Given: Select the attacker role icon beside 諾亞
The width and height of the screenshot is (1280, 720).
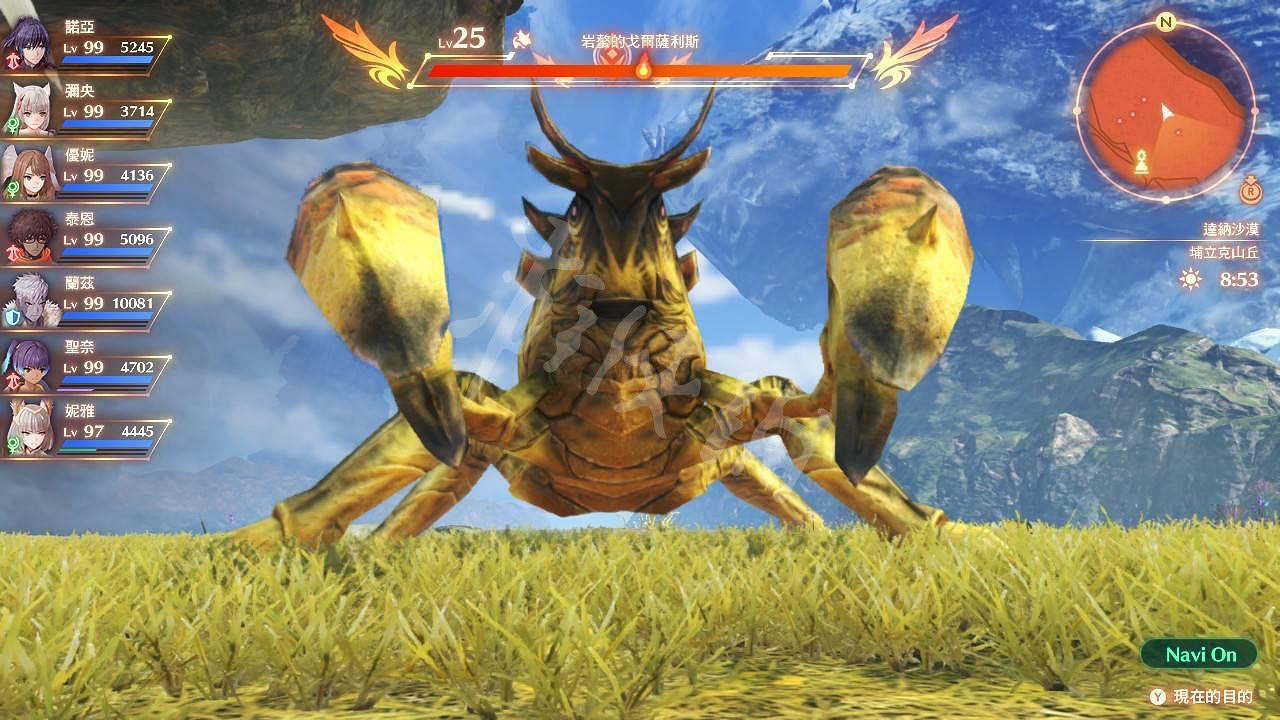Looking at the screenshot, I should pyautogui.click(x=14, y=58).
